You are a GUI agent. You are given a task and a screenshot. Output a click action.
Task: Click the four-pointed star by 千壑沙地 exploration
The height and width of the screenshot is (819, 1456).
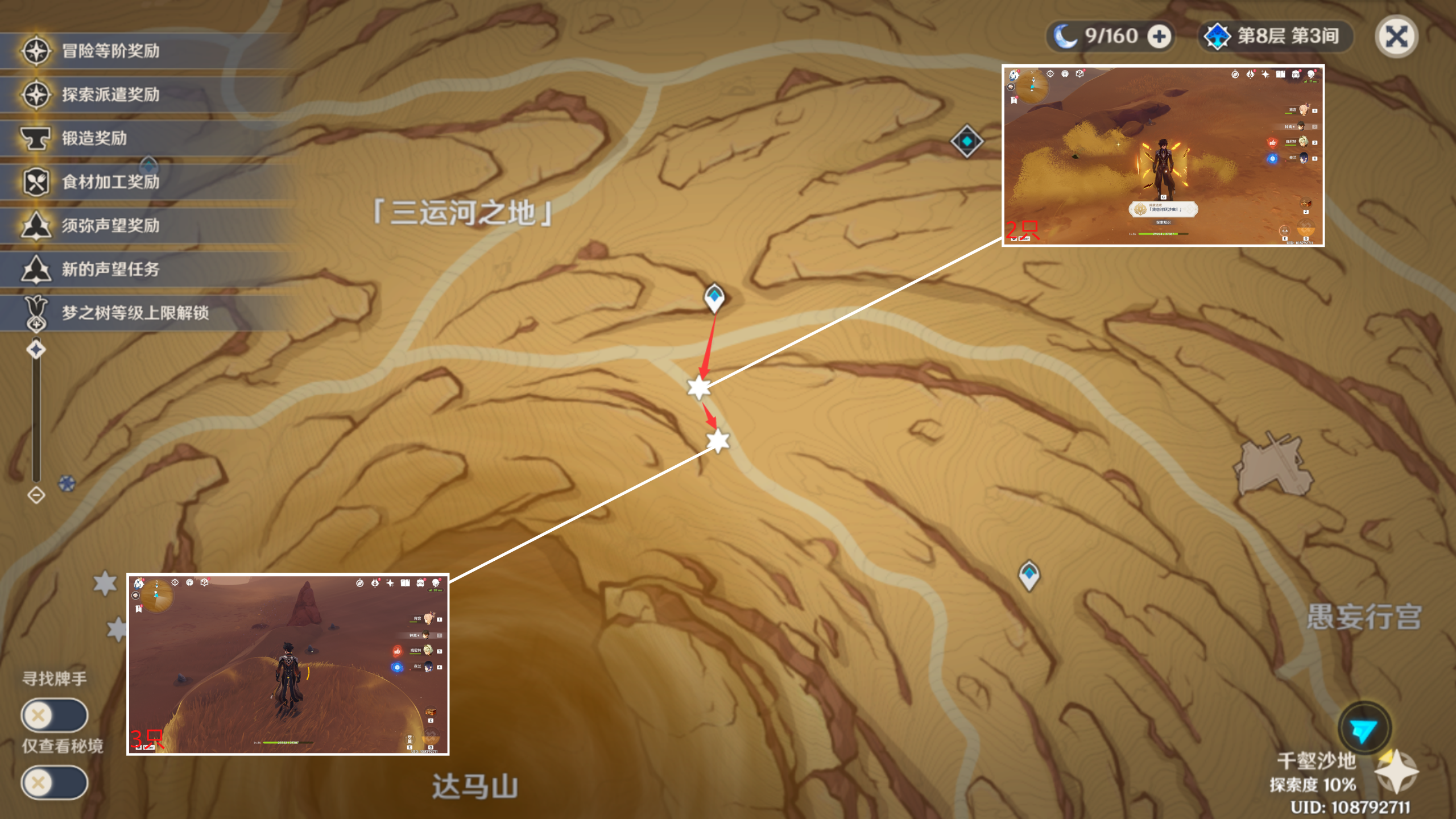[x=1396, y=773]
